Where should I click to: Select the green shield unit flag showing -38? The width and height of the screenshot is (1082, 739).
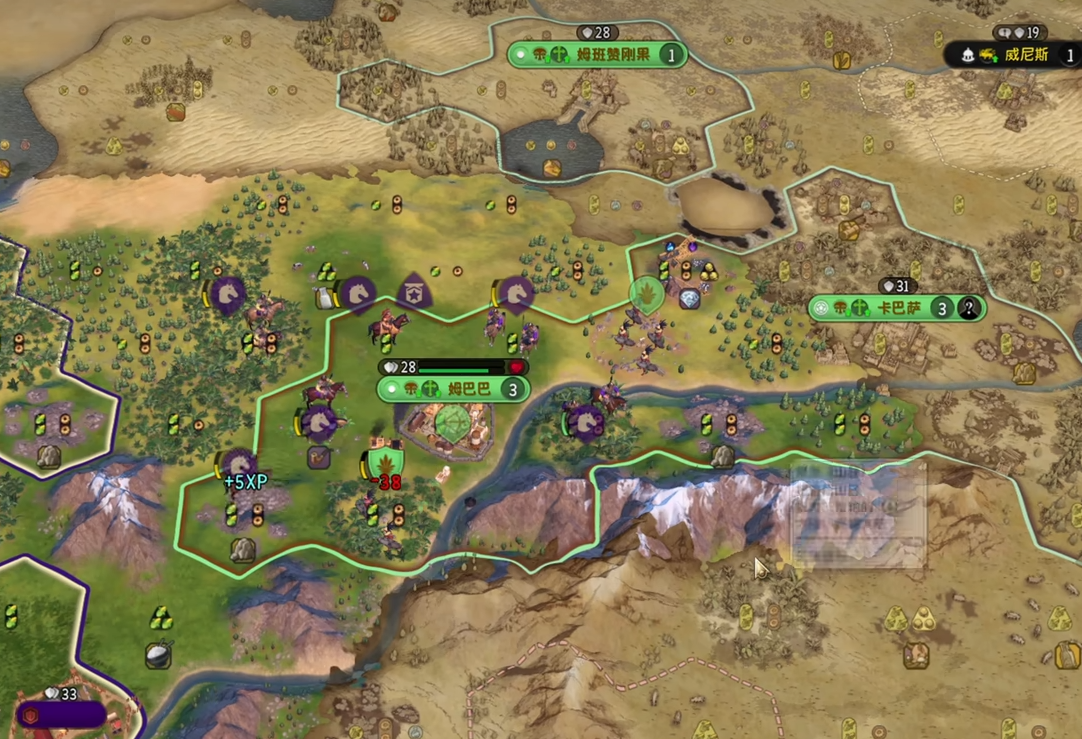click(385, 462)
